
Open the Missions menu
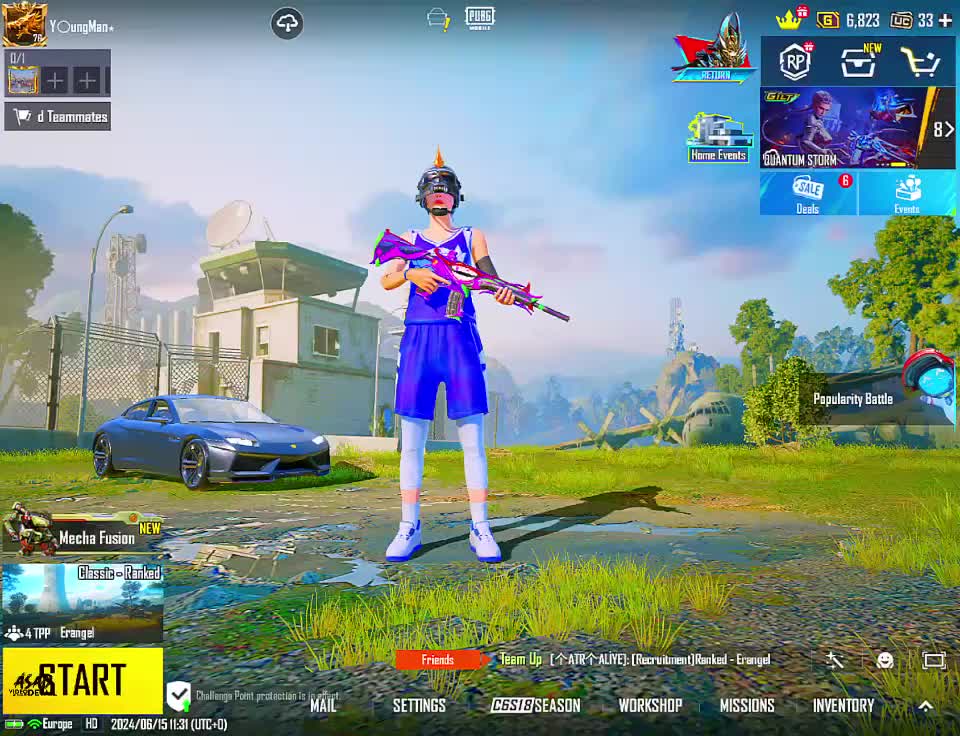point(747,705)
